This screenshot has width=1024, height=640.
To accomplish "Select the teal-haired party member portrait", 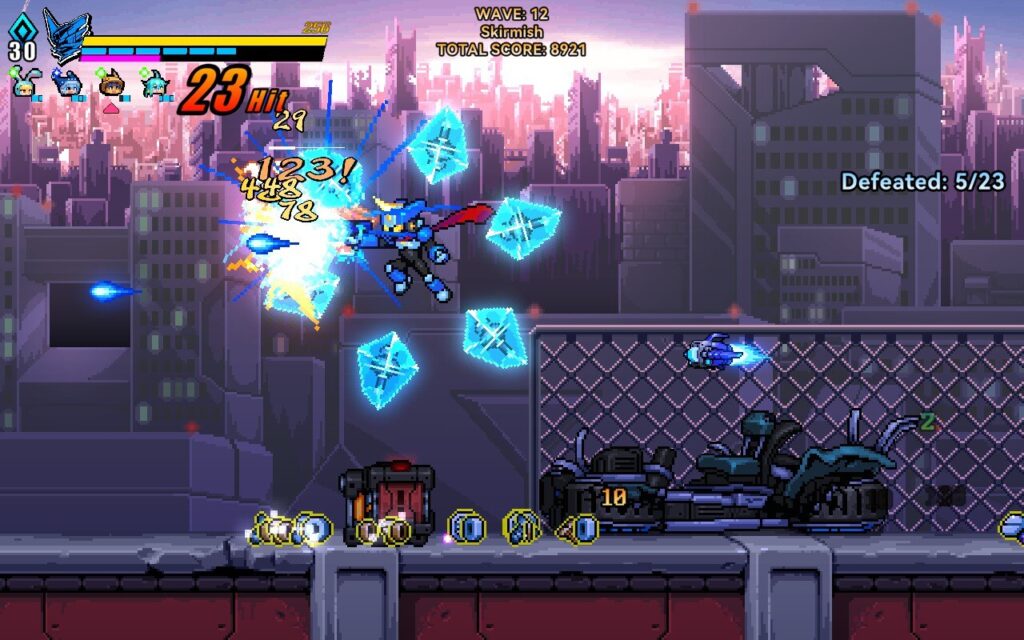I will coord(154,84).
